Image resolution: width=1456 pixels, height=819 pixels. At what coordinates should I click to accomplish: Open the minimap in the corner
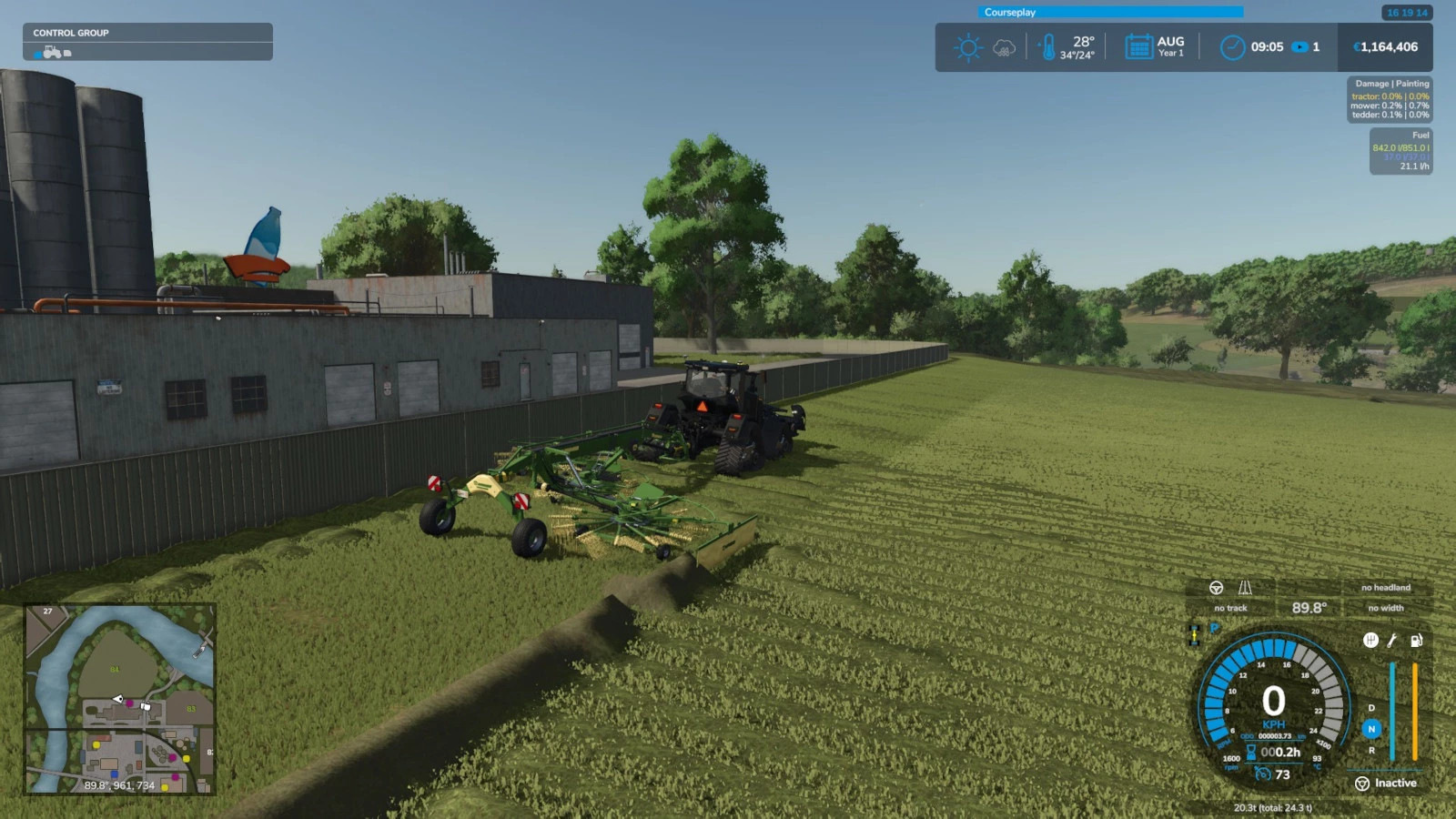(x=119, y=699)
